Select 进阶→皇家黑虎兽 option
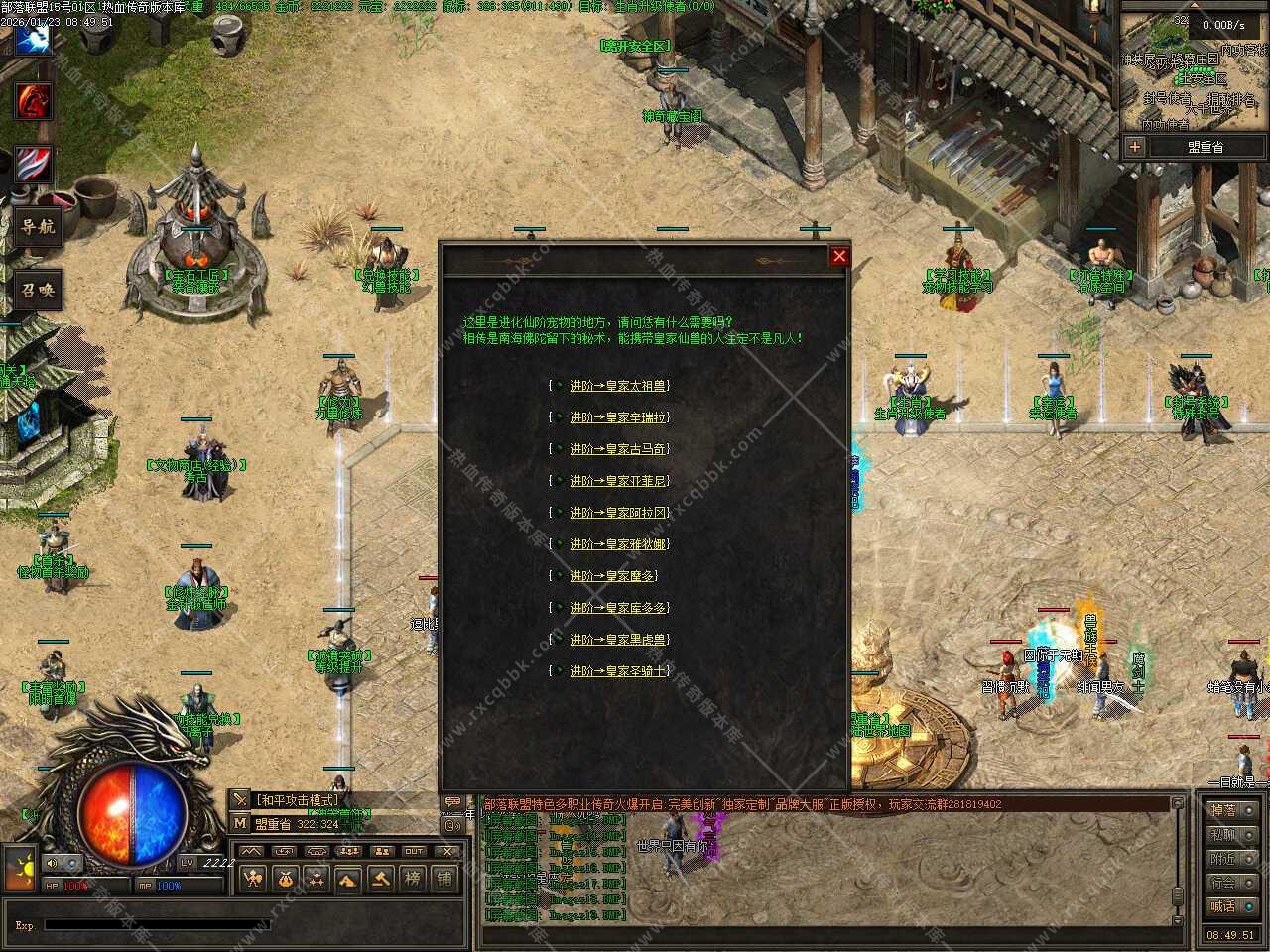The height and width of the screenshot is (952, 1270). pos(618,640)
